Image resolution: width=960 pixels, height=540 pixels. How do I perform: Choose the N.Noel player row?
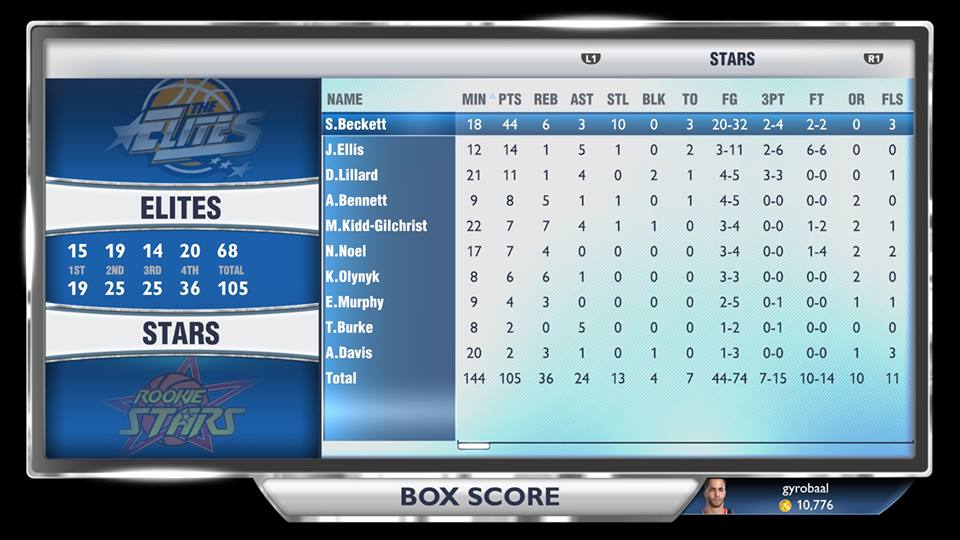(x=346, y=251)
